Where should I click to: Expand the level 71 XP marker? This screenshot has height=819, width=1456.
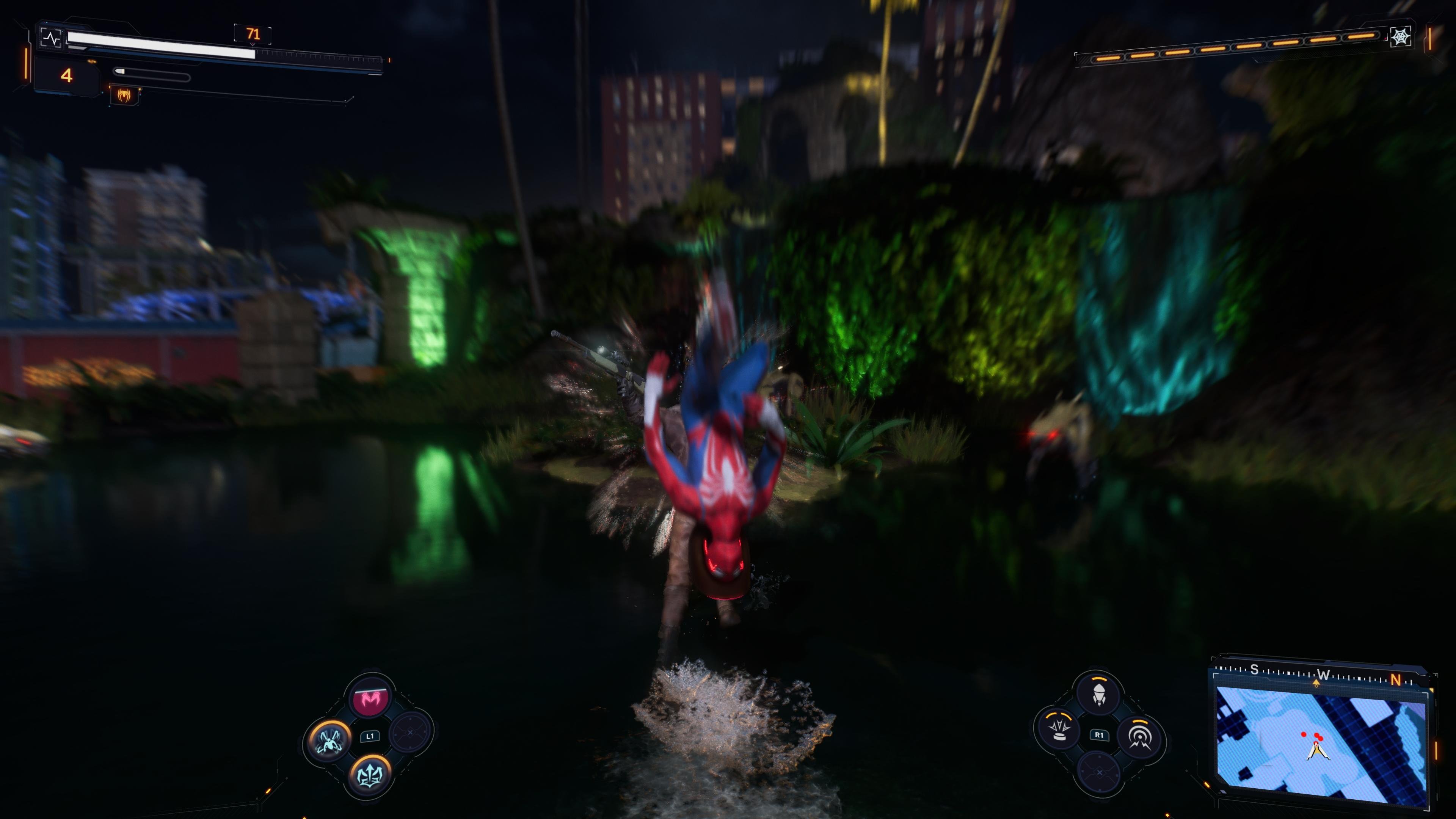pos(253,34)
